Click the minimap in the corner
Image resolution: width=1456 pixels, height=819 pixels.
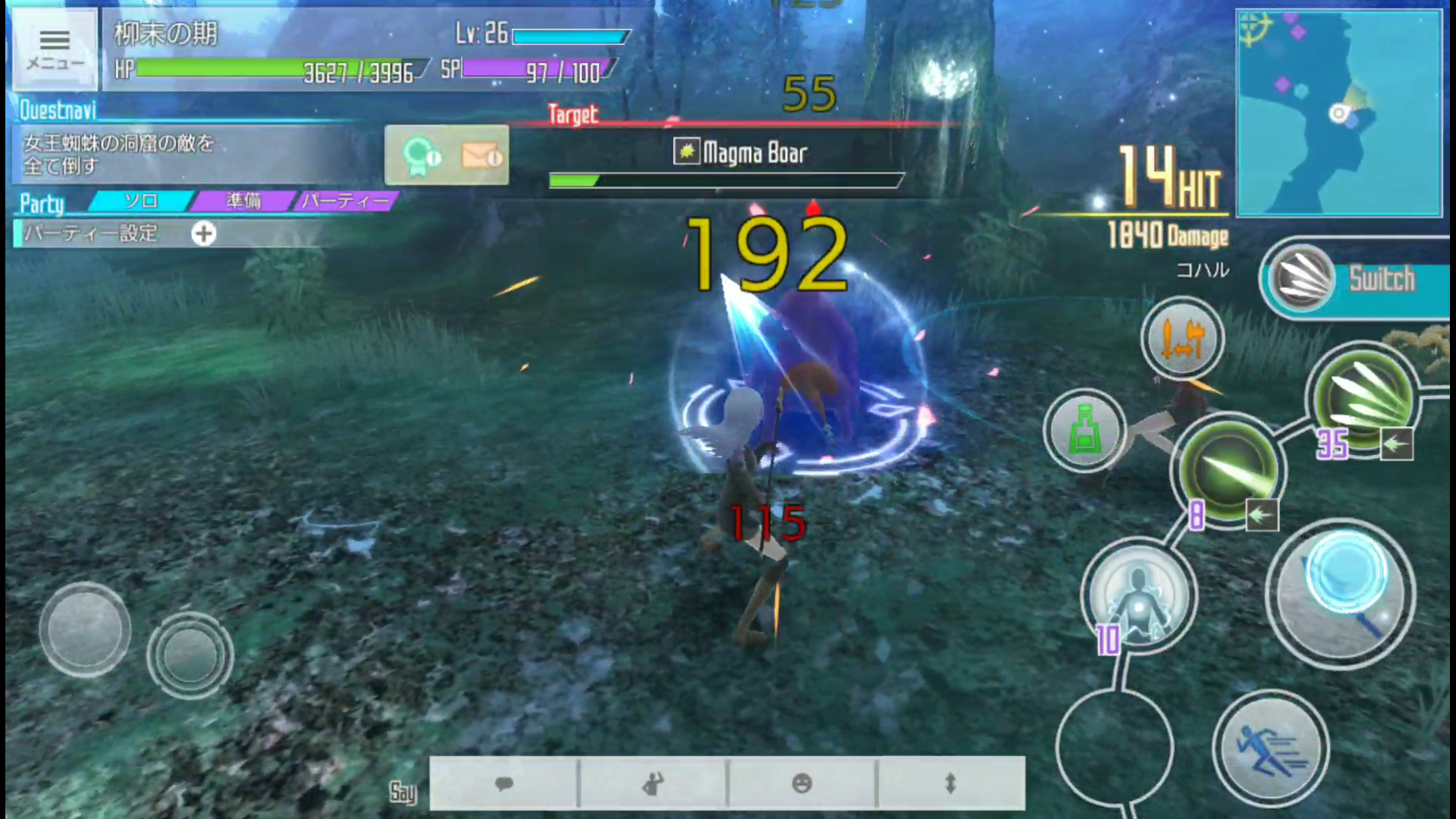1339,112
